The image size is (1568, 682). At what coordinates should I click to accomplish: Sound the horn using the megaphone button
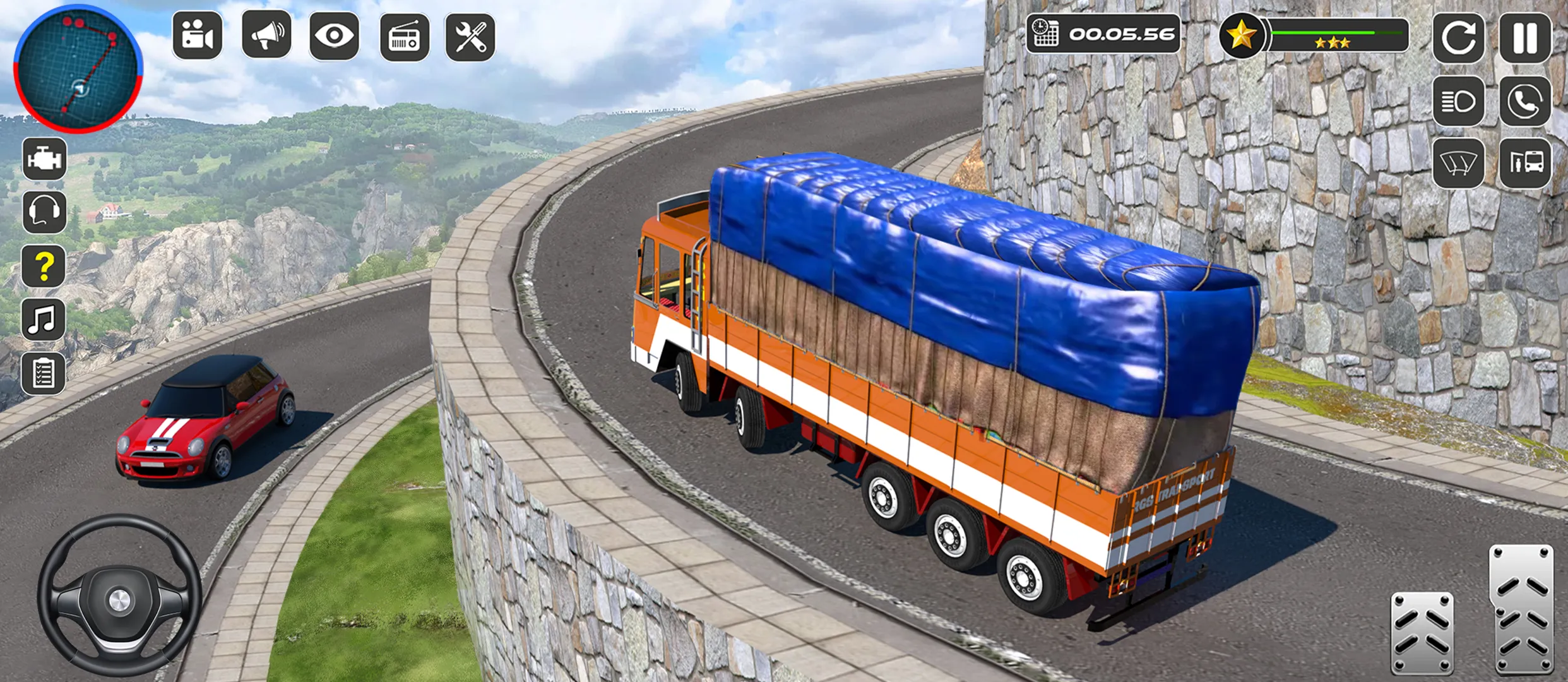[x=266, y=36]
